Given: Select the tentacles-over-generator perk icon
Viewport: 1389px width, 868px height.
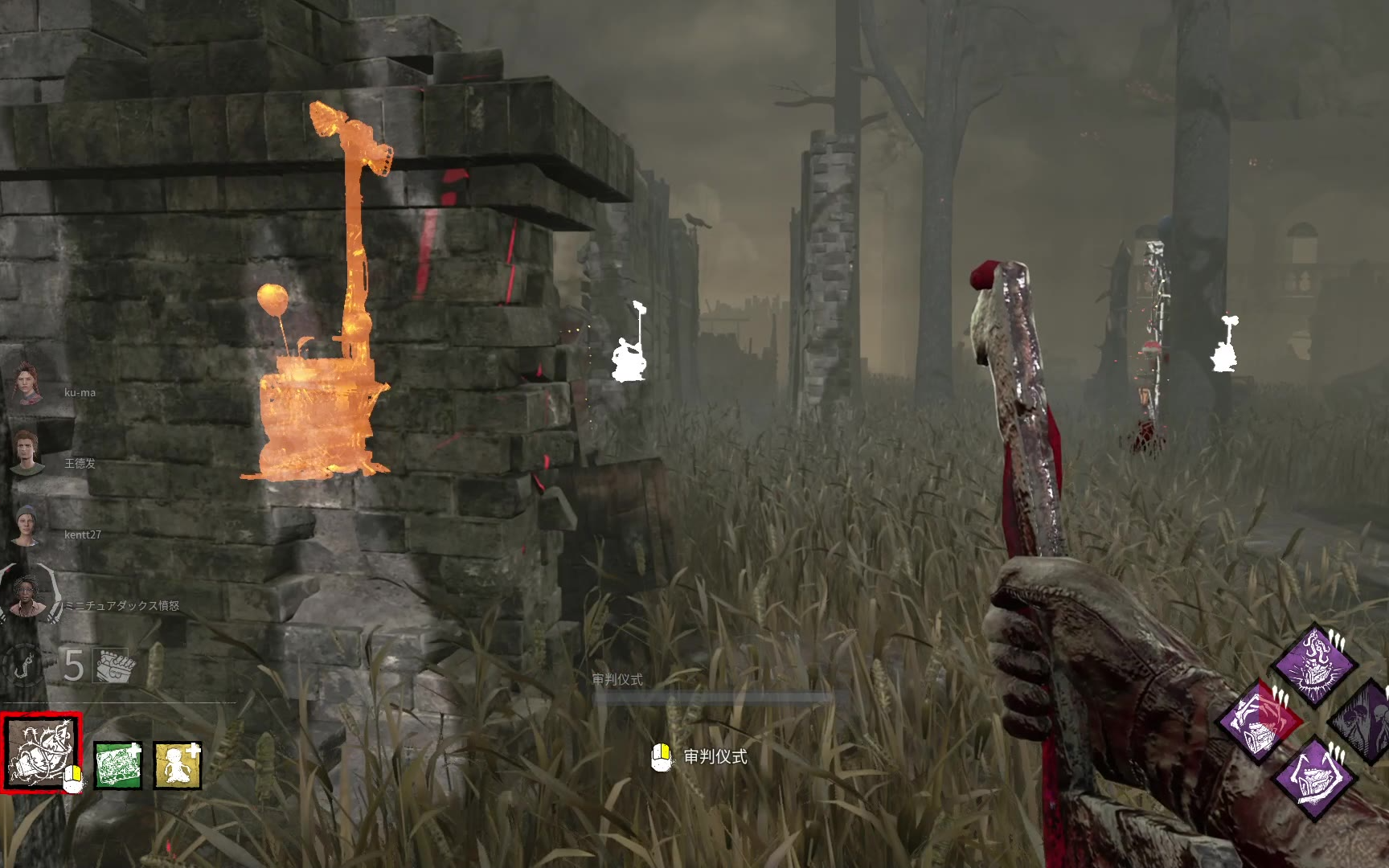Looking at the screenshot, I should [1313, 665].
